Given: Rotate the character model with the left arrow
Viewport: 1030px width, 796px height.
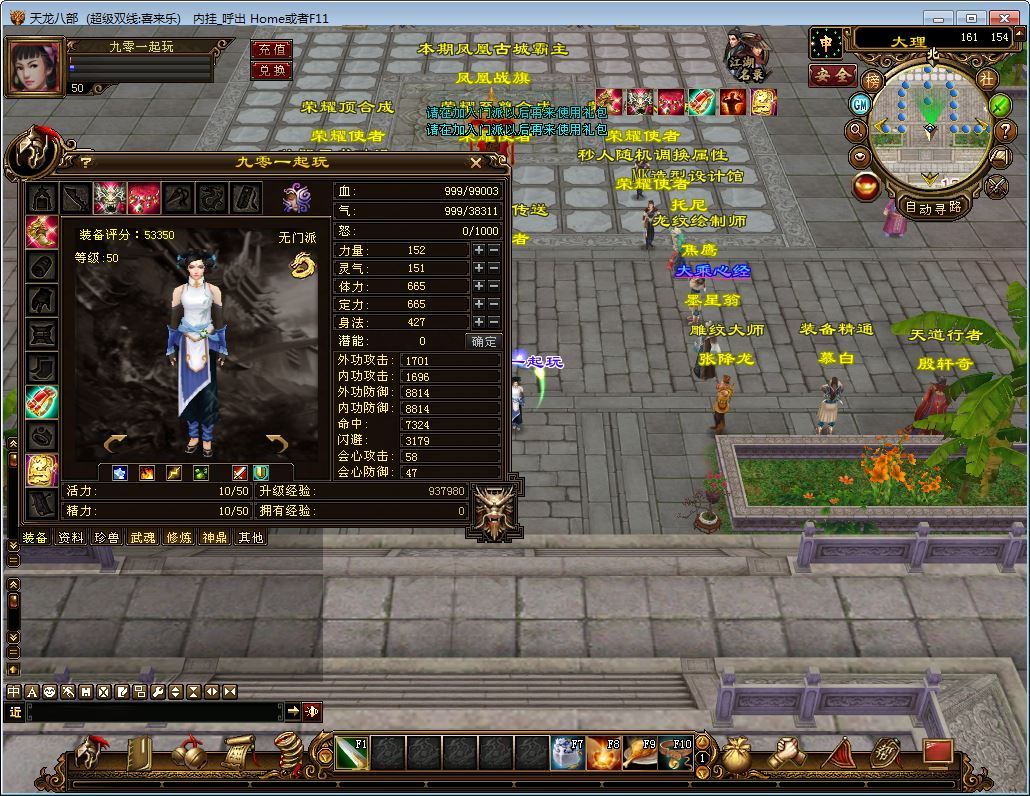Looking at the screenshot, I should [115, 443].
